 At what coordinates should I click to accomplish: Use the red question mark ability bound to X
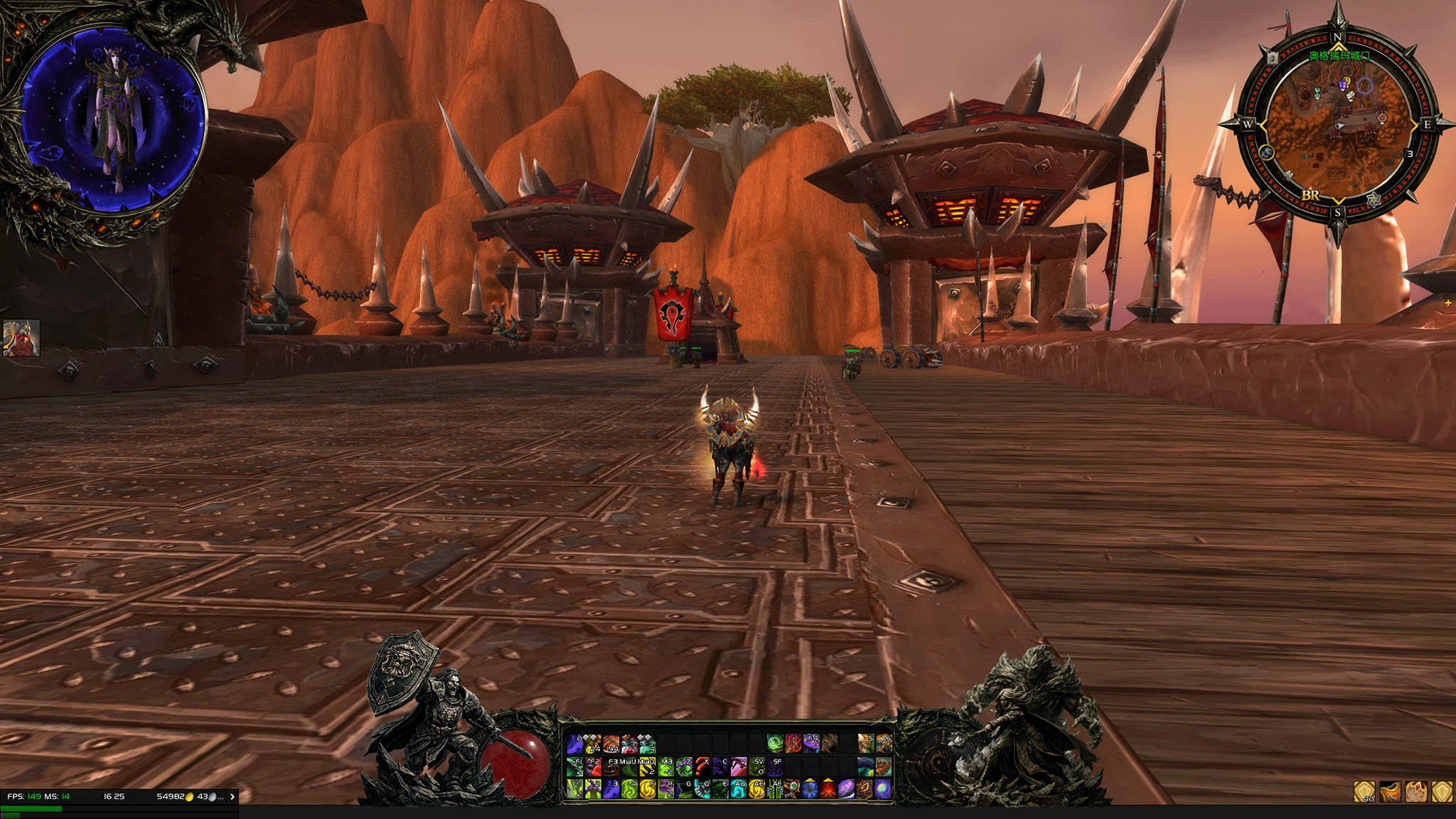tap(702, 766)
